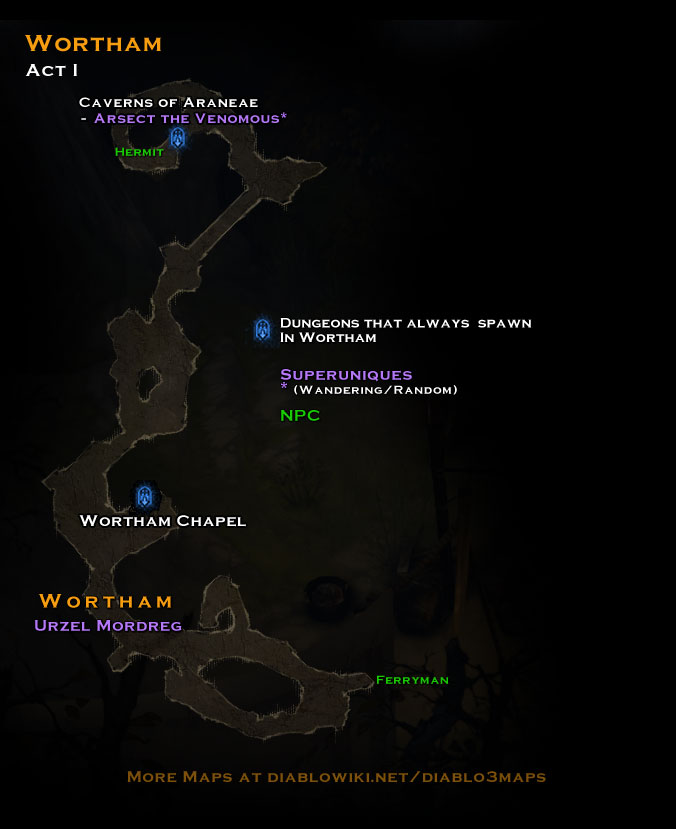Click the Arsect the Venomous label
Viewport: 676px width, 829px height.
pyautogui.click(x=190, y=118)
